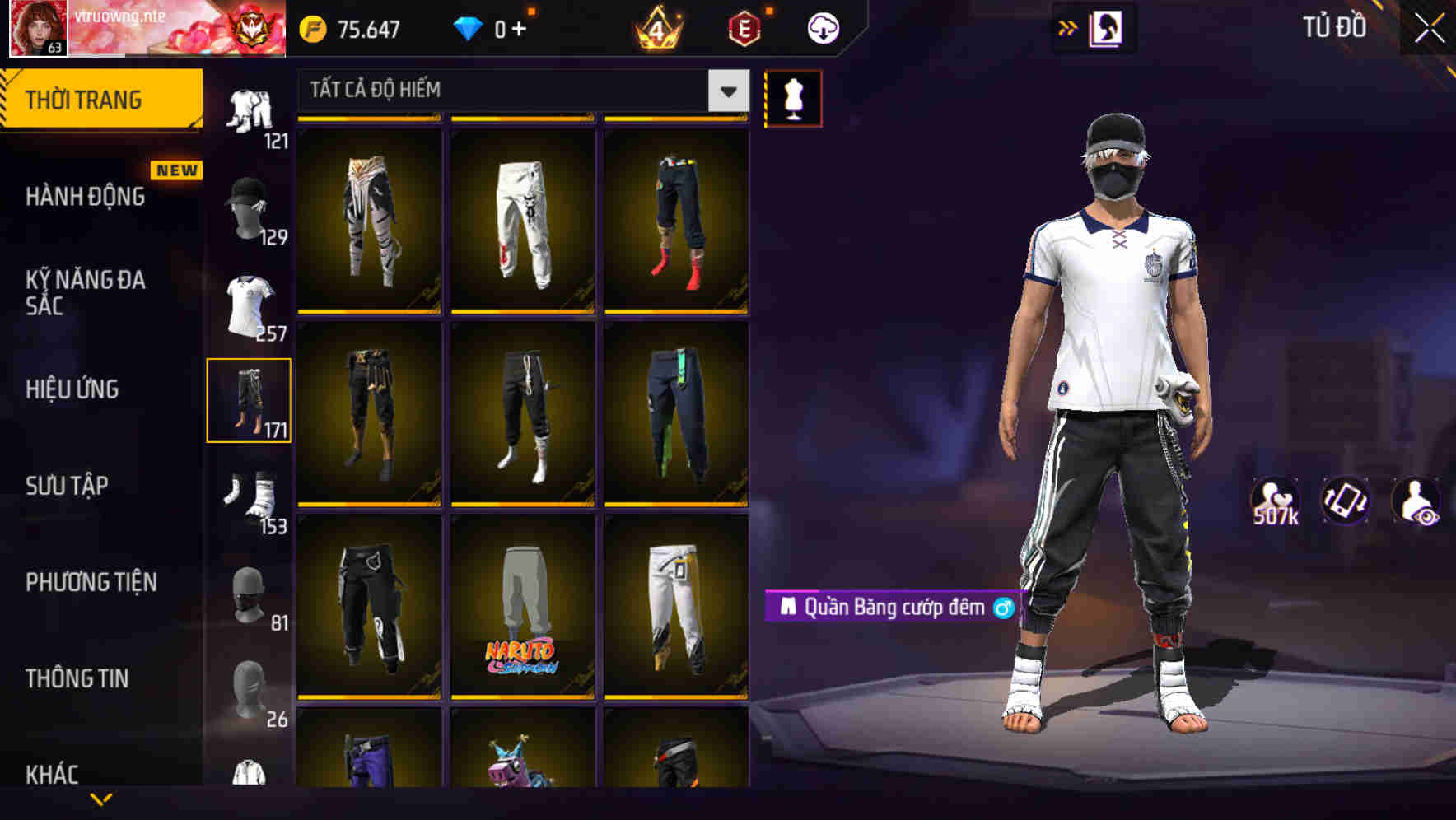Collapse the panel with the double-arrow chevron
The width and height of the screenshot is (1456, 820).
coord(1067,27)
